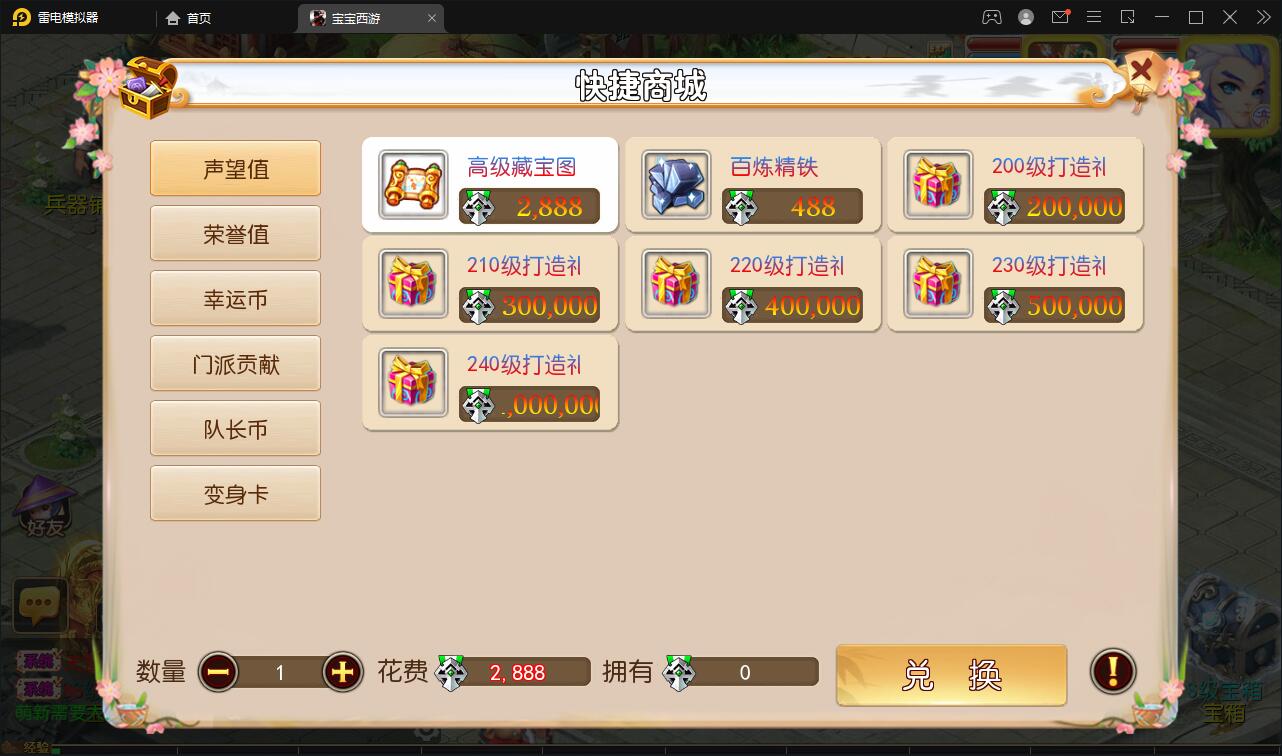Click the gamepad icon in the title bar
This screenshot has height=756, width=1282.
pos(992,17)
